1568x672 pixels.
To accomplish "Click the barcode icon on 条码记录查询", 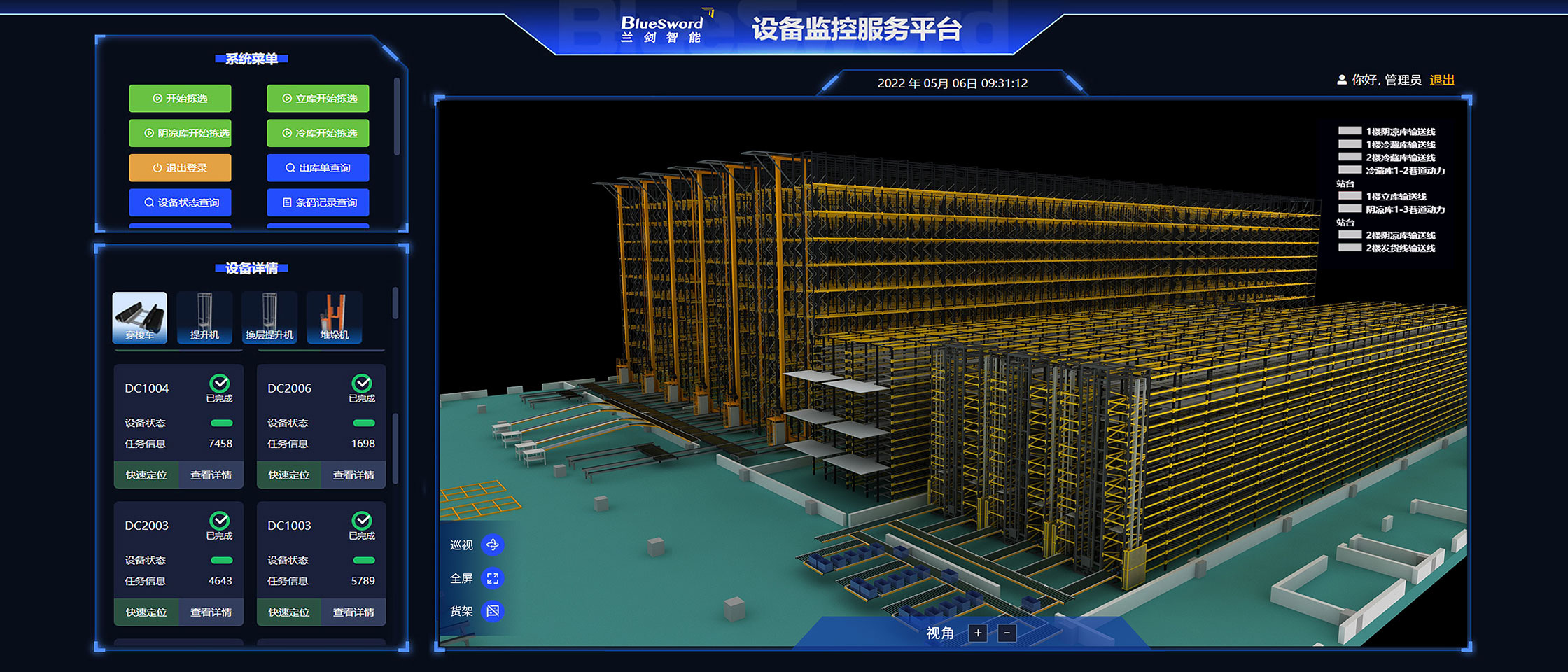I will click(286, 202).
